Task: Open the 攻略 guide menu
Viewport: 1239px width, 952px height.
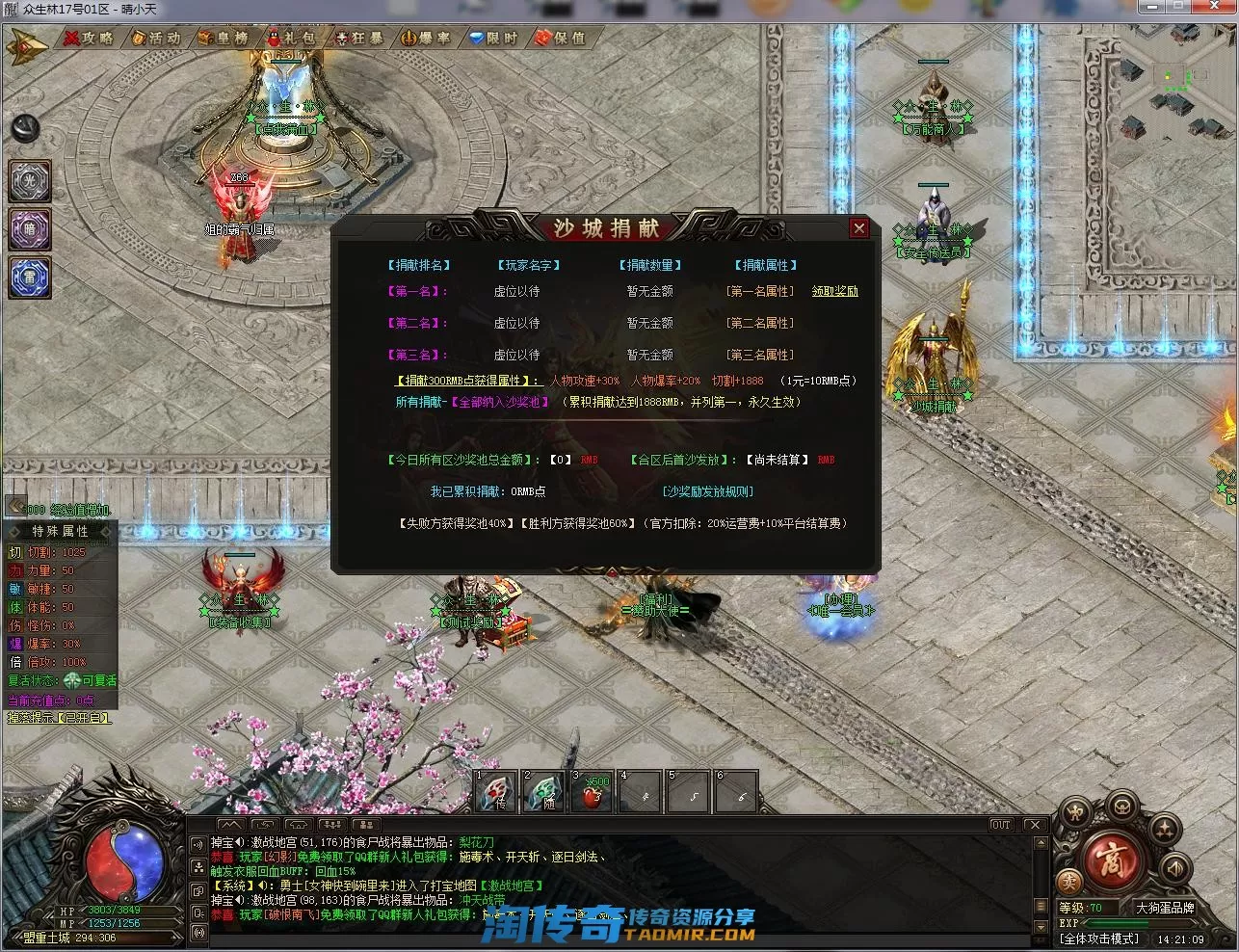Action: tap(89, 38)
